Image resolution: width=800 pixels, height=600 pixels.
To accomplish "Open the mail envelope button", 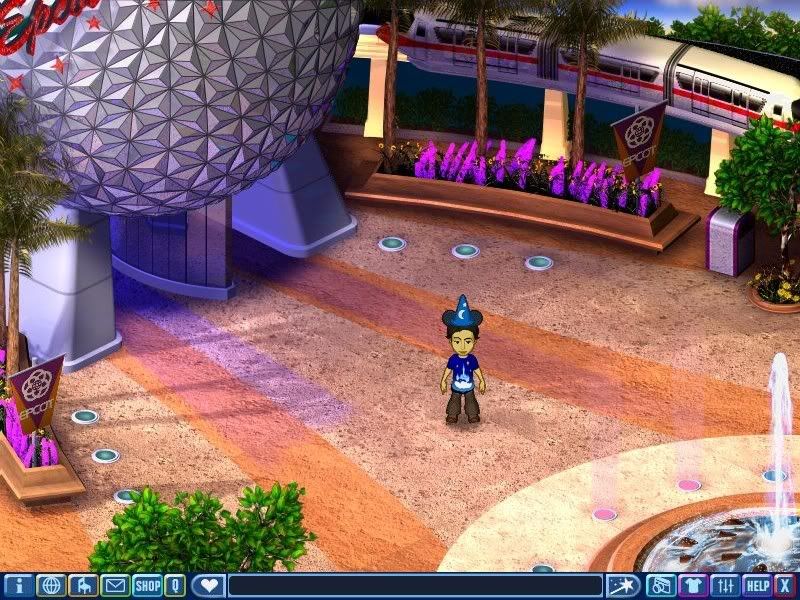I will [115, 586].
